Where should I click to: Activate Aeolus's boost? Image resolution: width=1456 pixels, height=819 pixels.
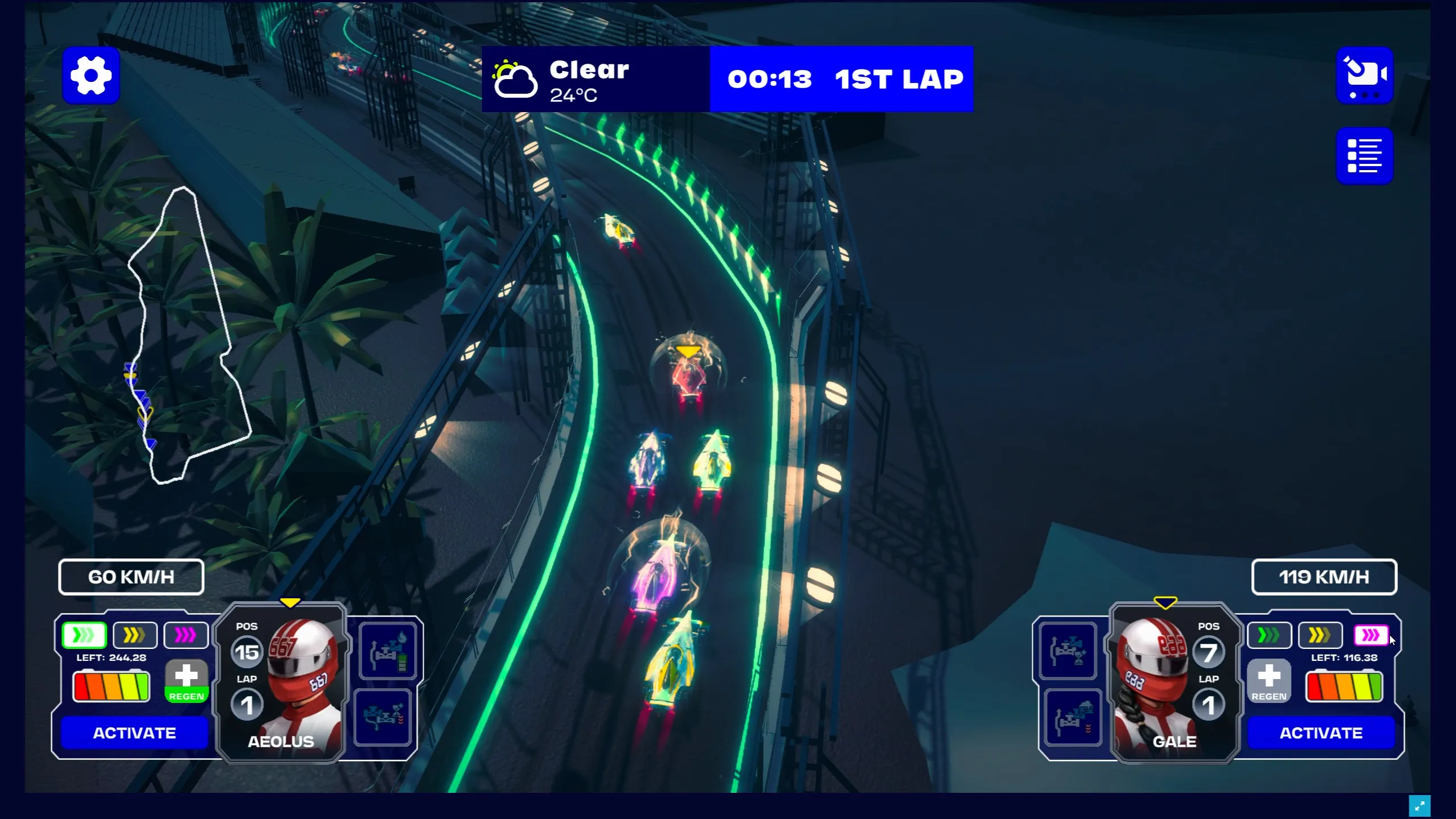(x=134, y=733)
